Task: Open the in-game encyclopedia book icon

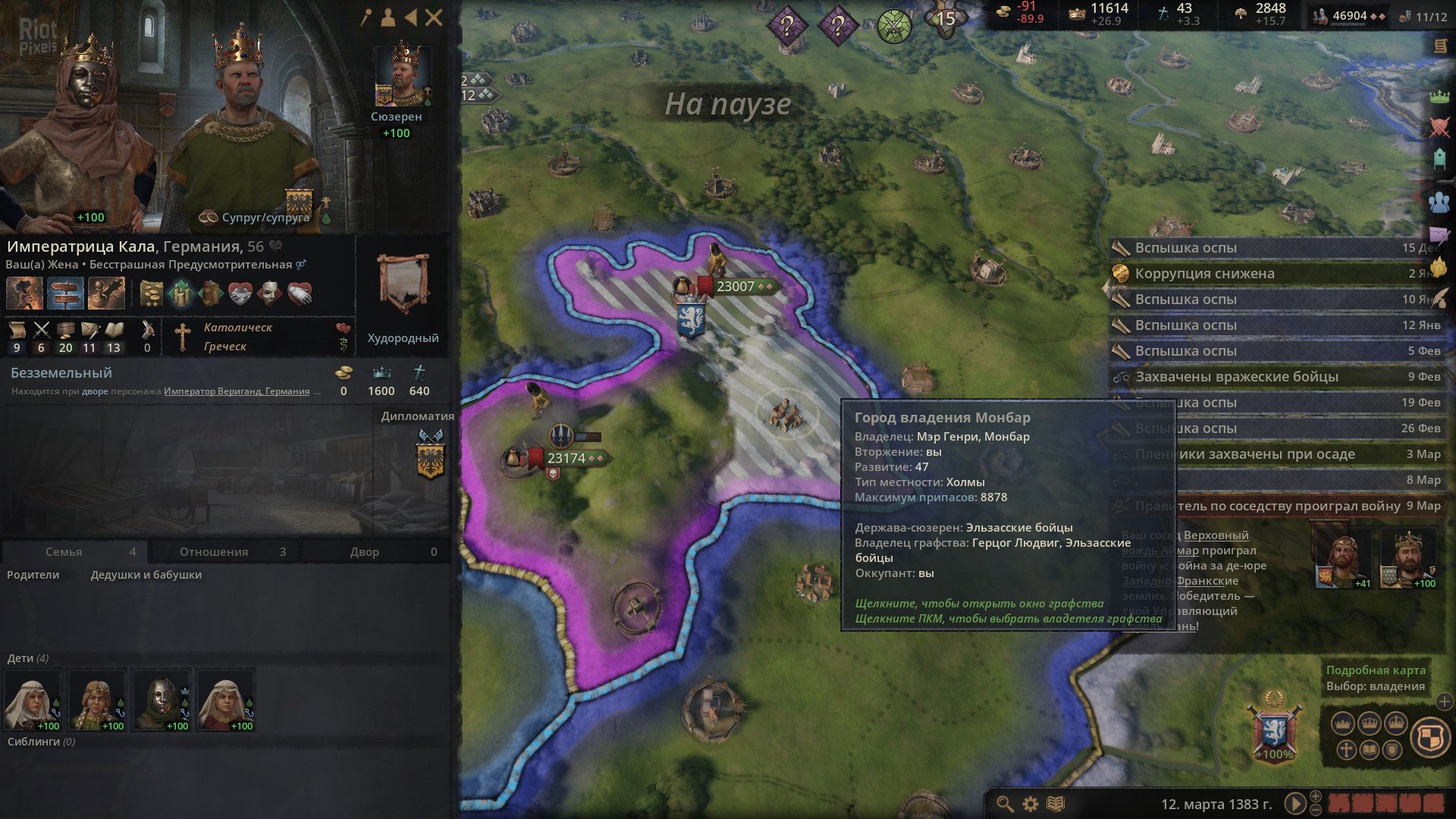Action: pos(1055,803)
